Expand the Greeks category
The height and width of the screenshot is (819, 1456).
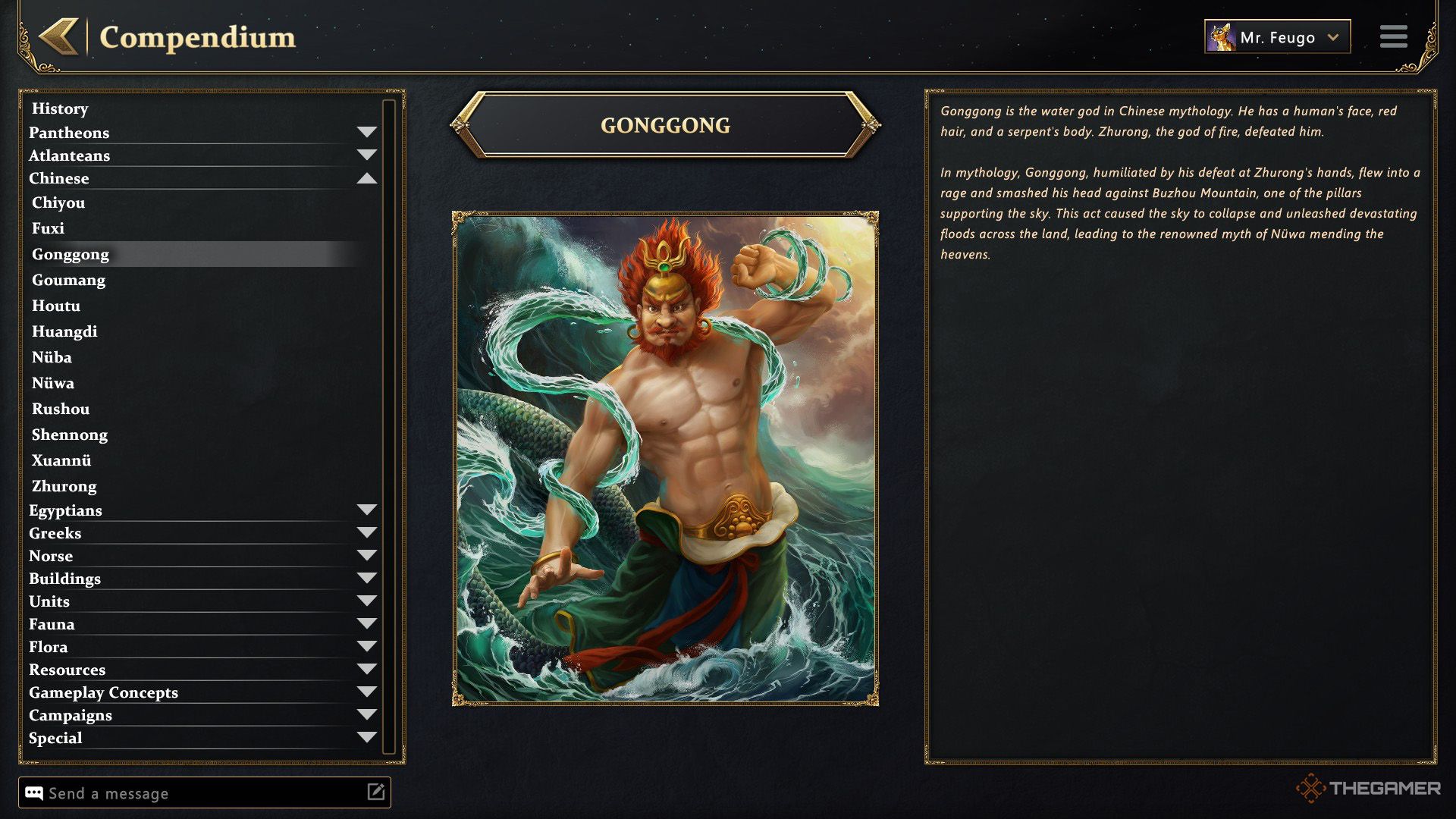coord(366,533)
